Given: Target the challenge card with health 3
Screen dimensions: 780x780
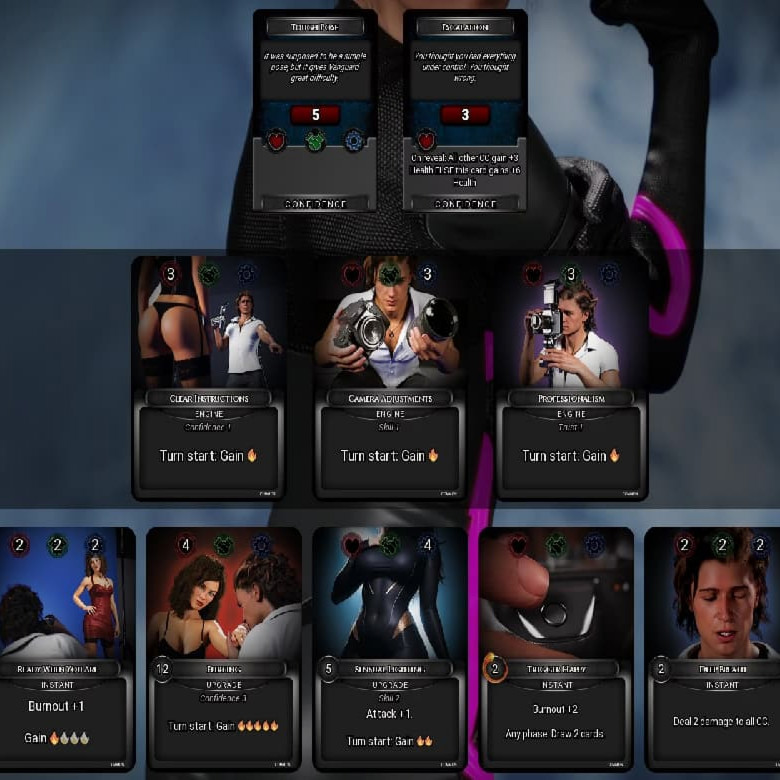Looking at the screenshot, I should (465, 110).
